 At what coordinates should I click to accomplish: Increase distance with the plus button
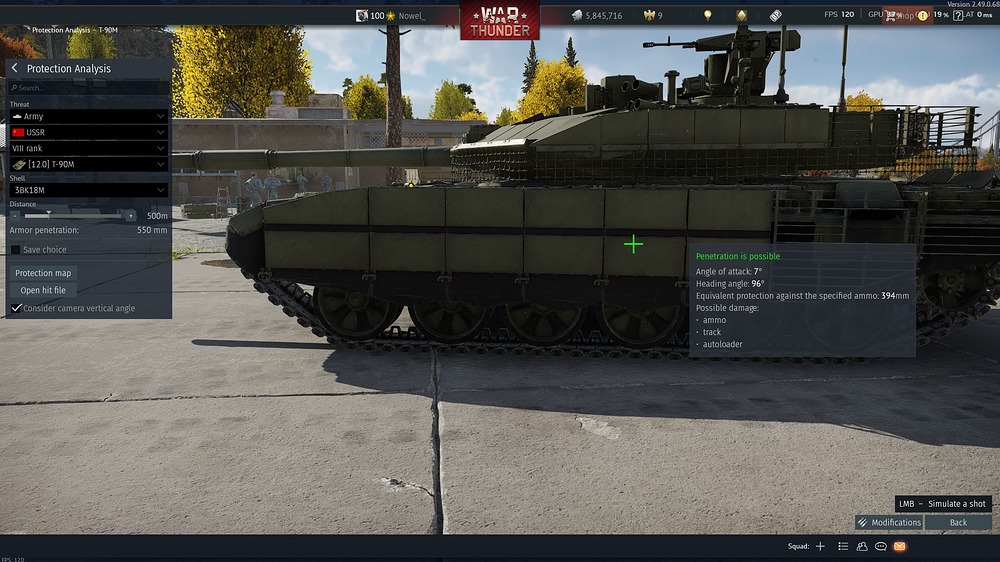click(130, 215)
